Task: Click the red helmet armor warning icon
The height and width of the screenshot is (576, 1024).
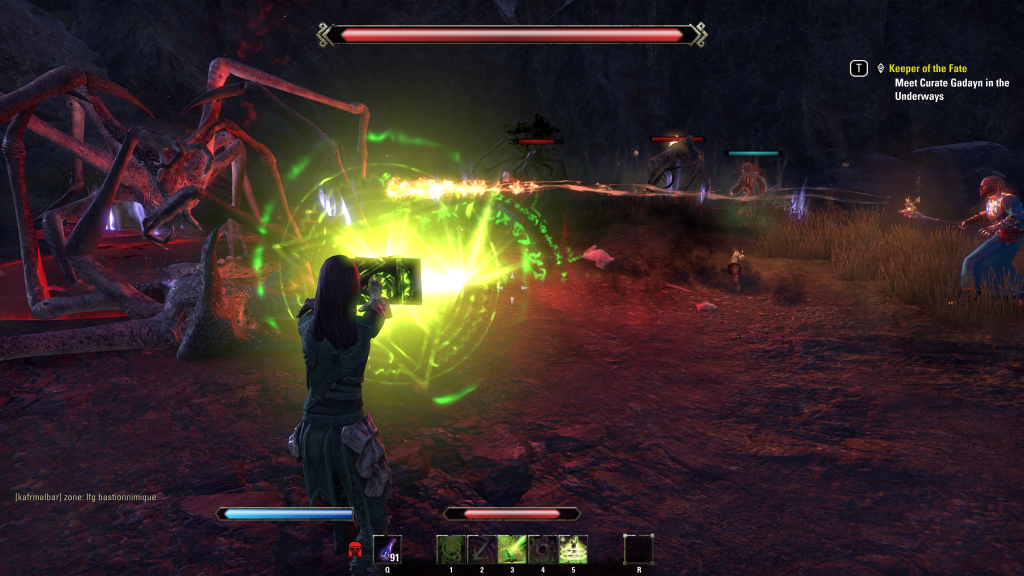Action: click(x=355, y=549)
